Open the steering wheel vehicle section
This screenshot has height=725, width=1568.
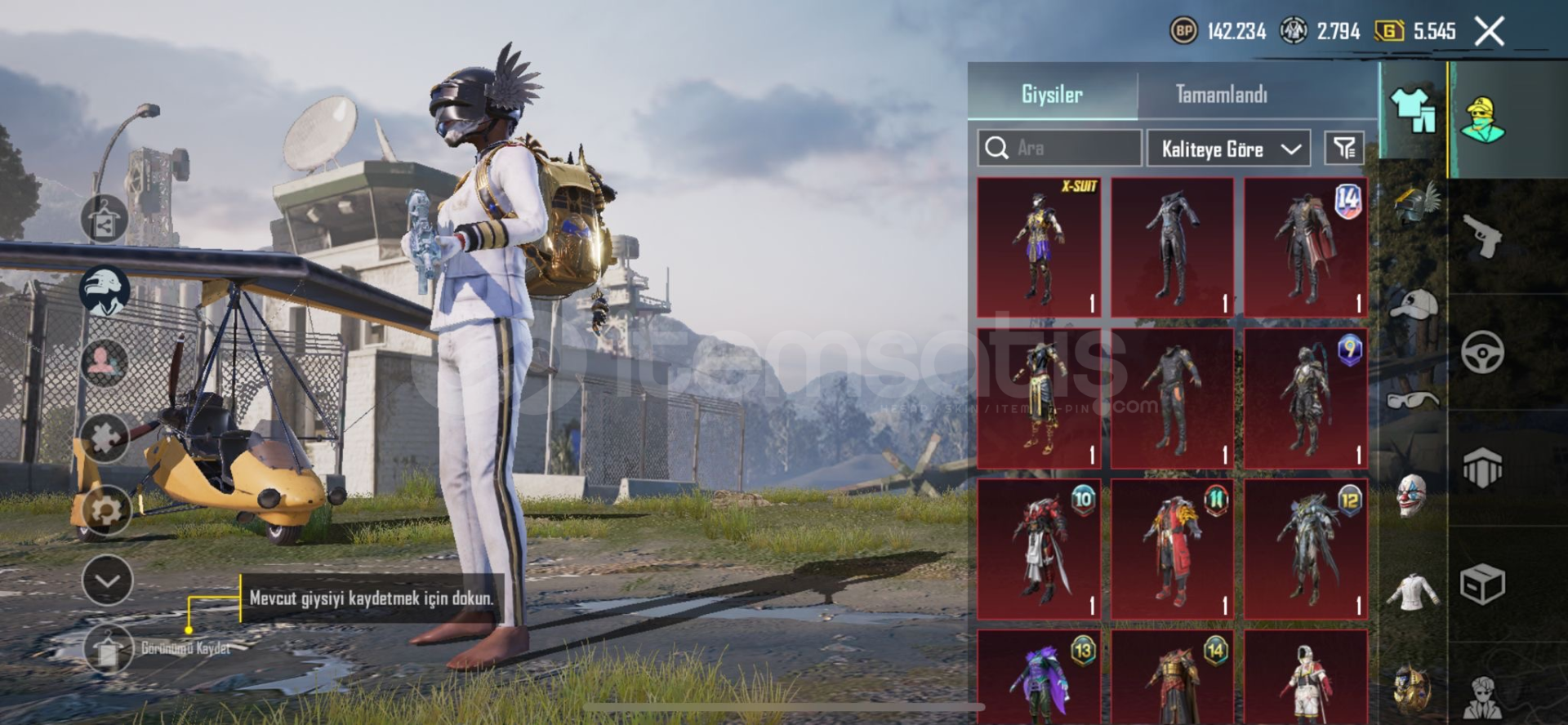pos(1481,352)
